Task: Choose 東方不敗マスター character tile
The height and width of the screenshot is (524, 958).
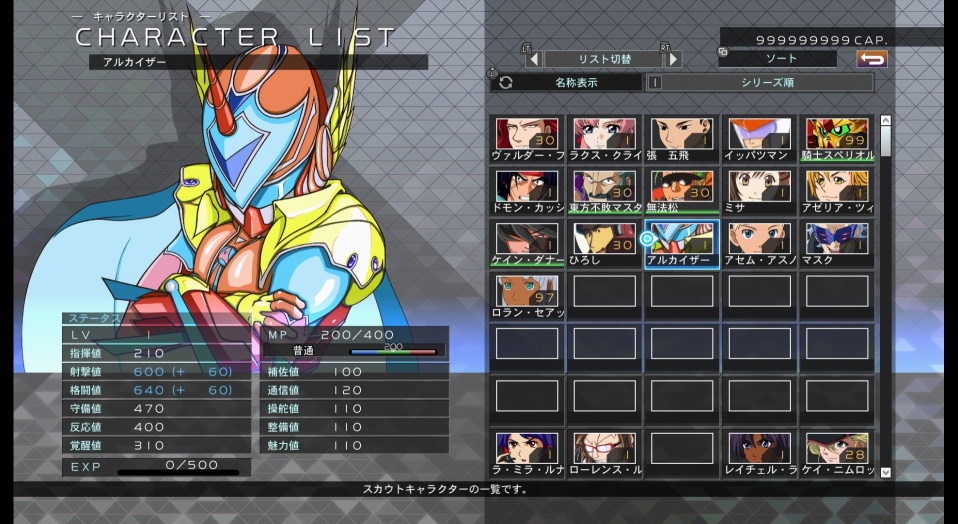Action: (605, 192)
